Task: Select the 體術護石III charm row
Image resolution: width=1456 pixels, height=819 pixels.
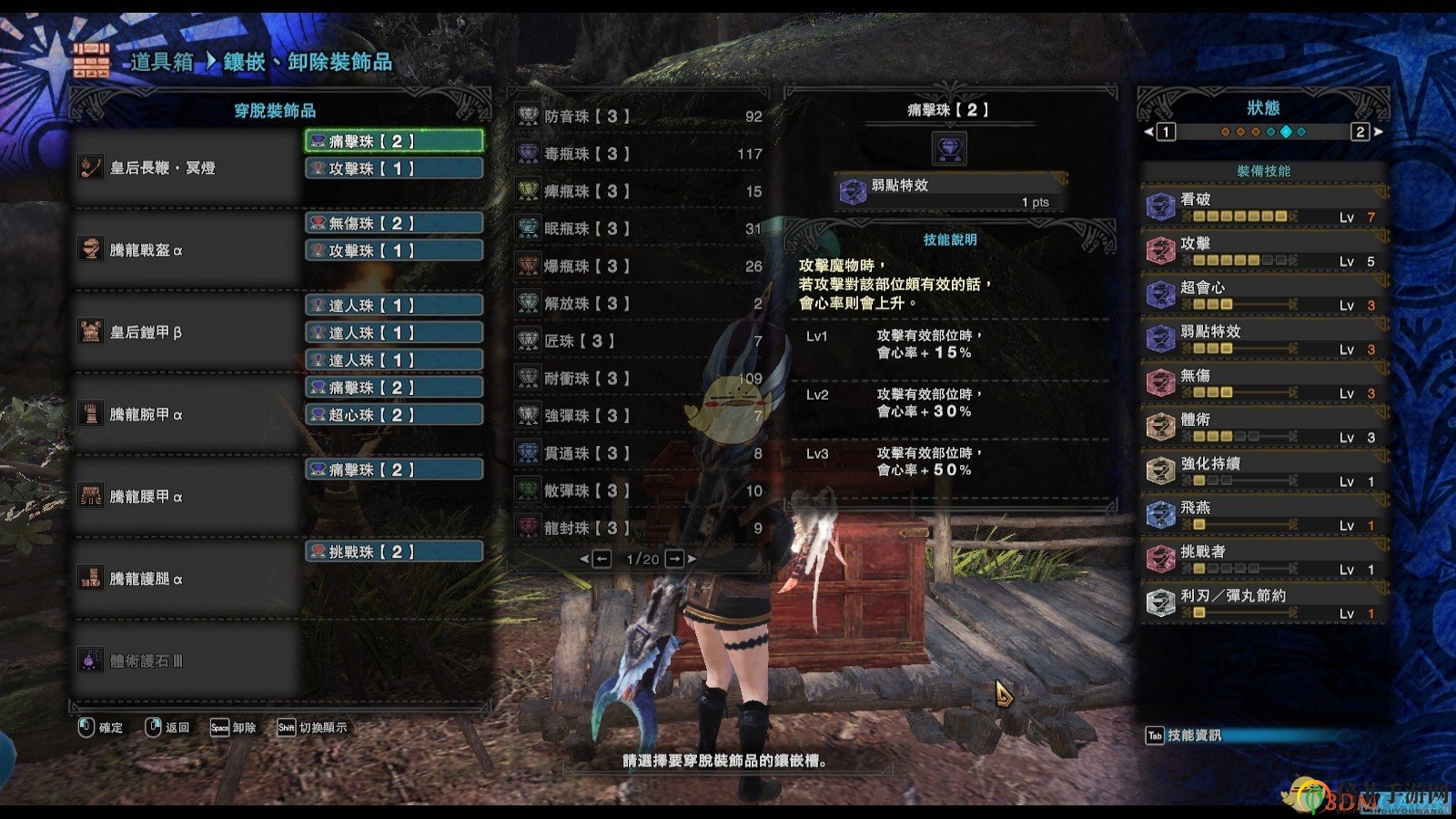Action: pyautogui.click(x=187, y=661)
